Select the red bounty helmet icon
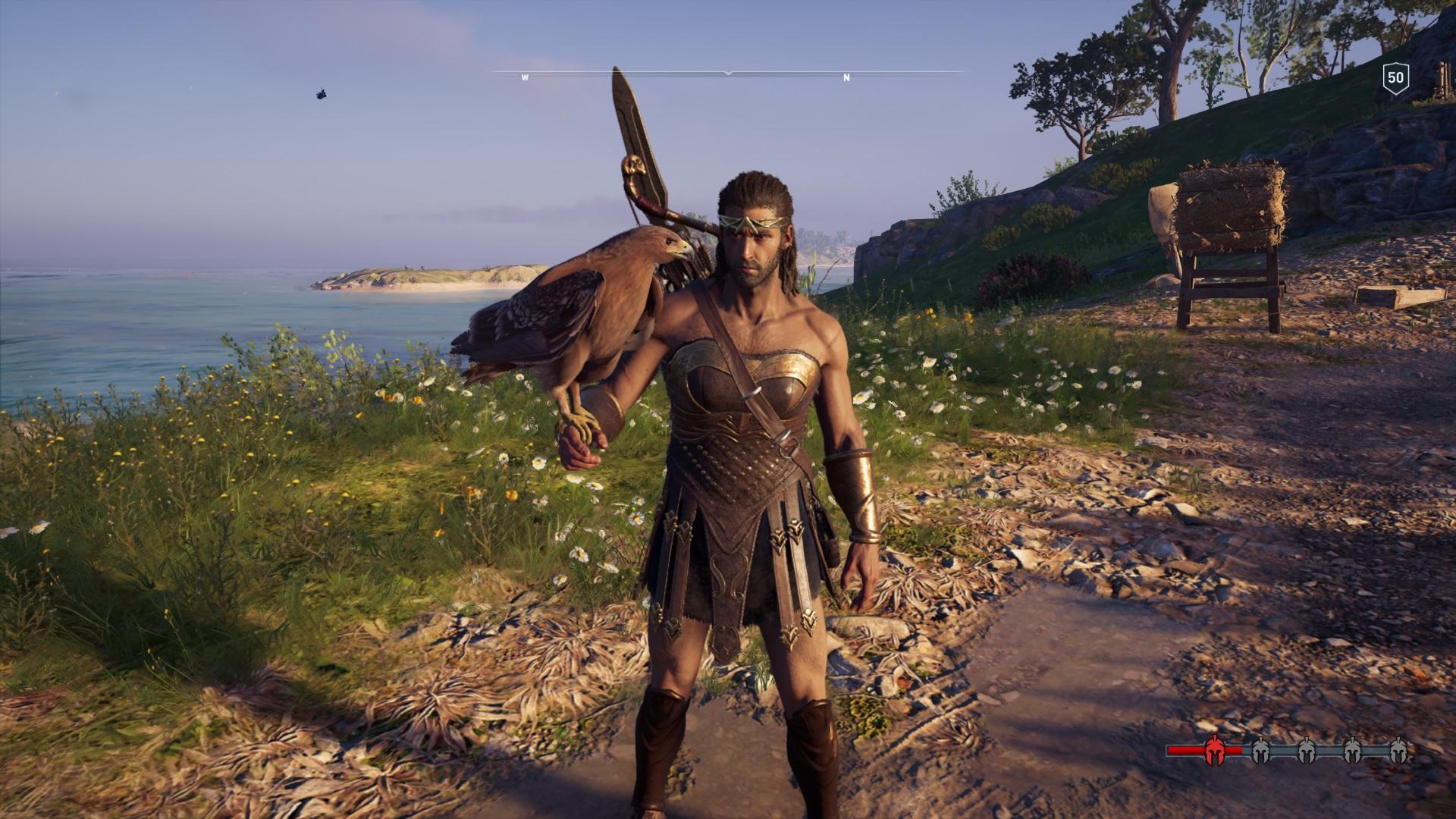Image resolution: width=1456 pixels, height=819 pixels. (x=1214, y=751)
